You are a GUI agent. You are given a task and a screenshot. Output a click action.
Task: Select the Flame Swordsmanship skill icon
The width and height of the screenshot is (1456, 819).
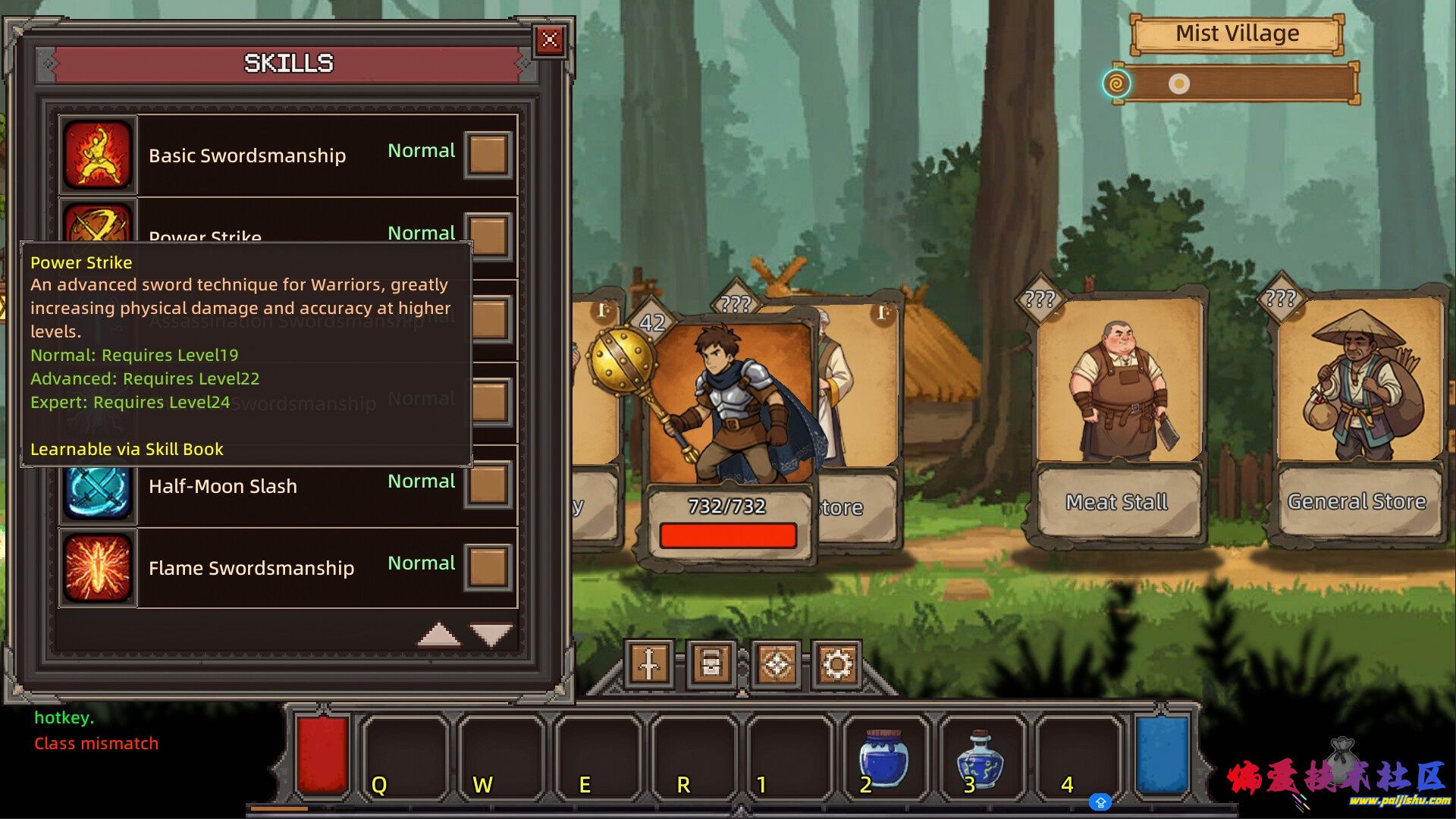pyautogui.click(x=99, y=568)
